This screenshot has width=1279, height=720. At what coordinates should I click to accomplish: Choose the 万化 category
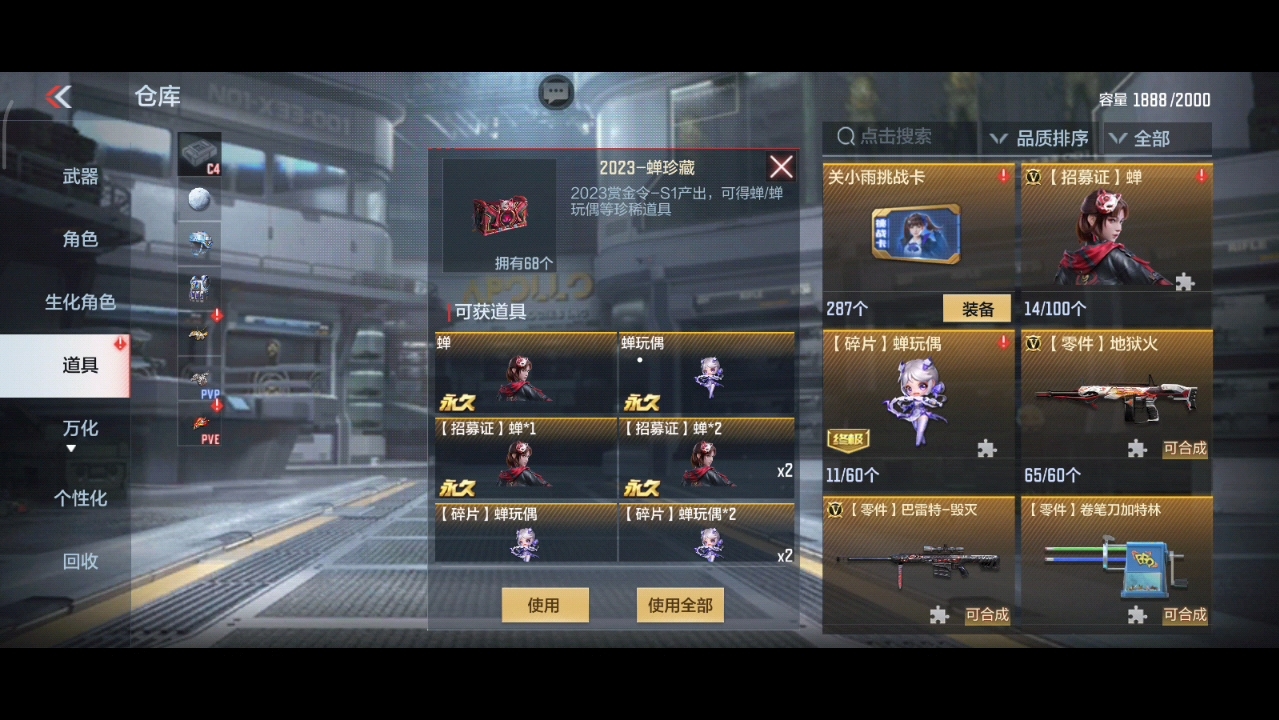coord(80,428)
